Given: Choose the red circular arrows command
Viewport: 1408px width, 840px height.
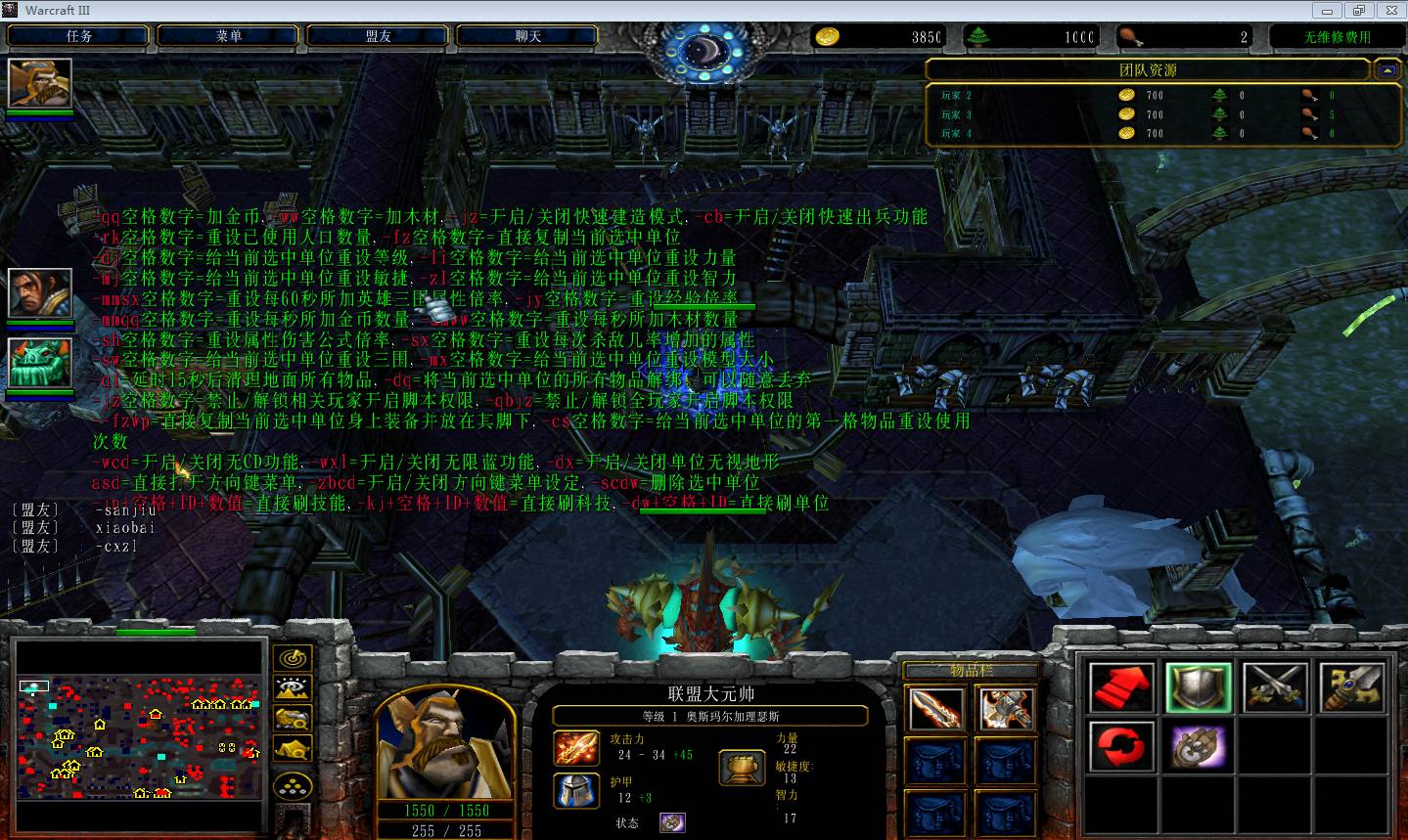Looking at the screenshot, I should 1121,748.
